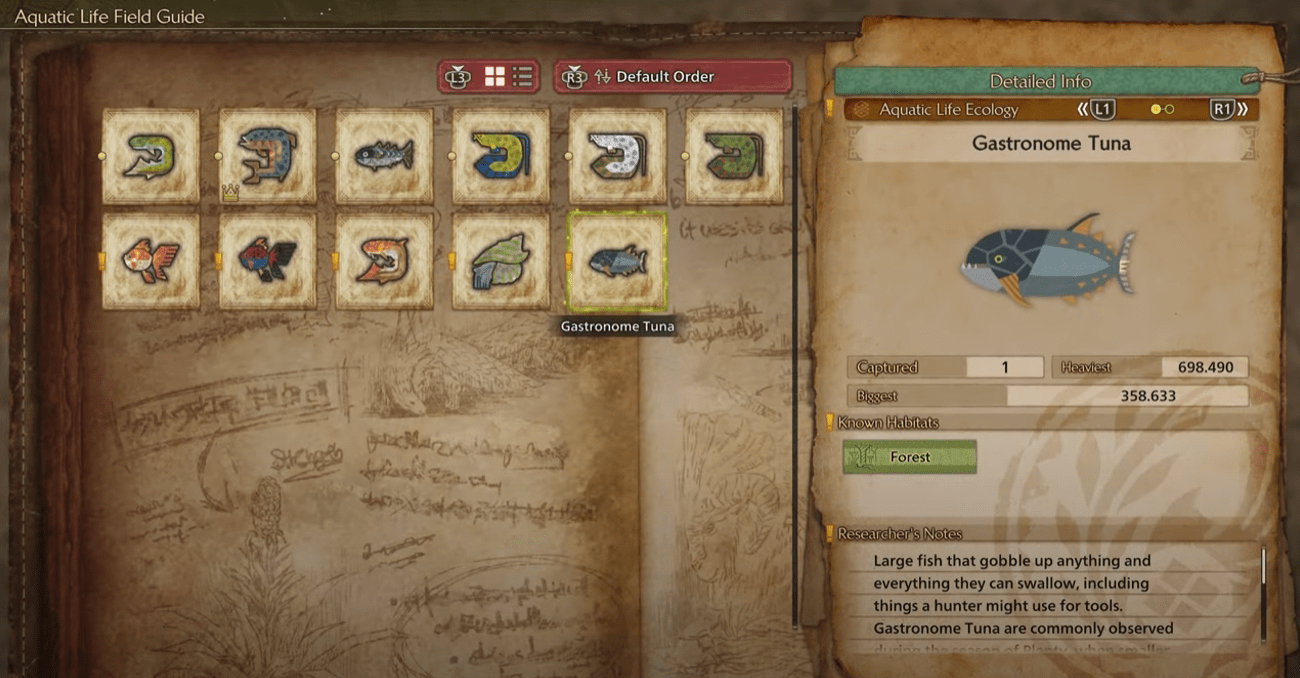Viewport: 1300px width, 678px height.
Task: Select the green curled fish with red spots
Action: 734,156
